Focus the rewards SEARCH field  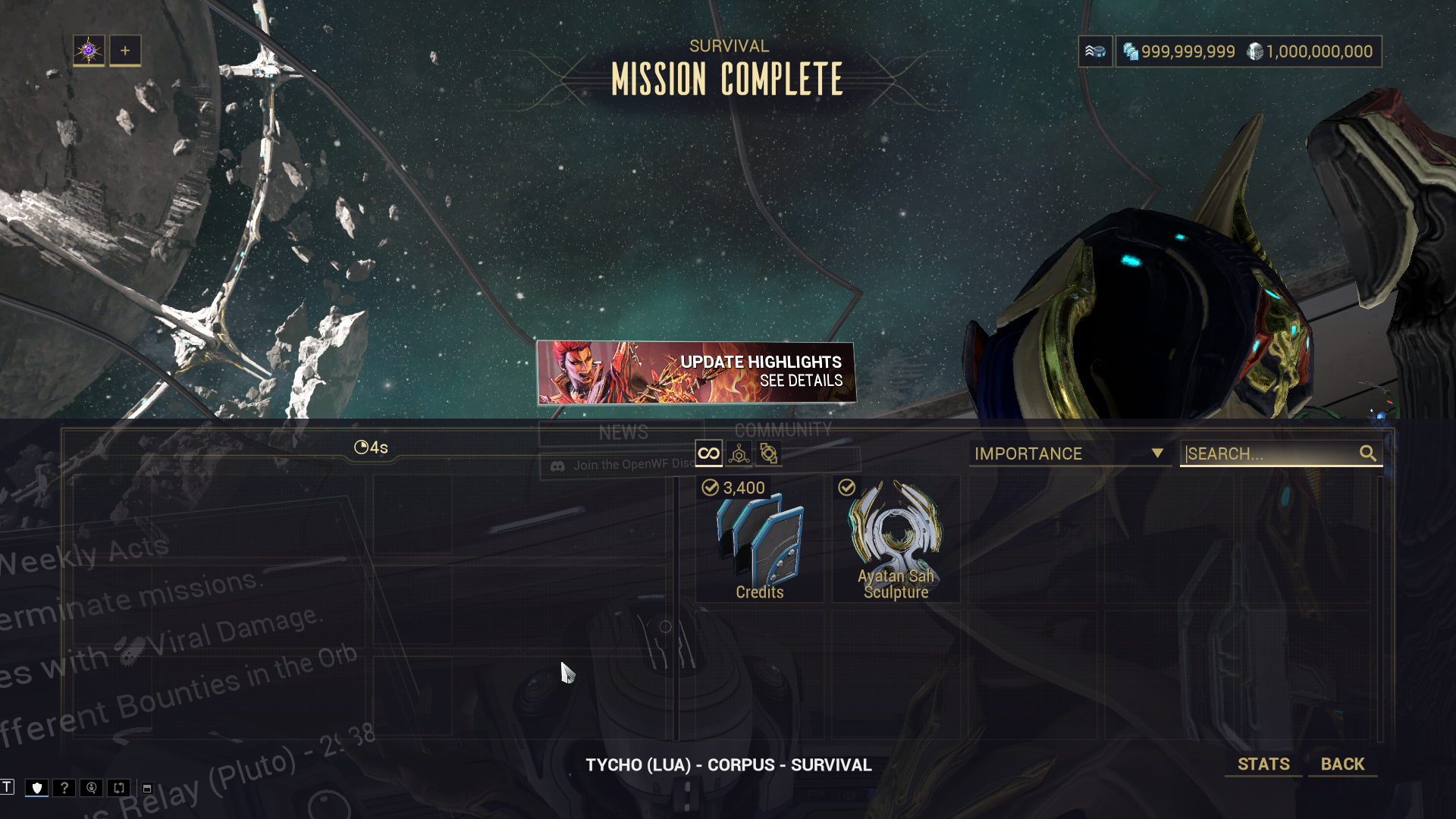coord(1271,453)
